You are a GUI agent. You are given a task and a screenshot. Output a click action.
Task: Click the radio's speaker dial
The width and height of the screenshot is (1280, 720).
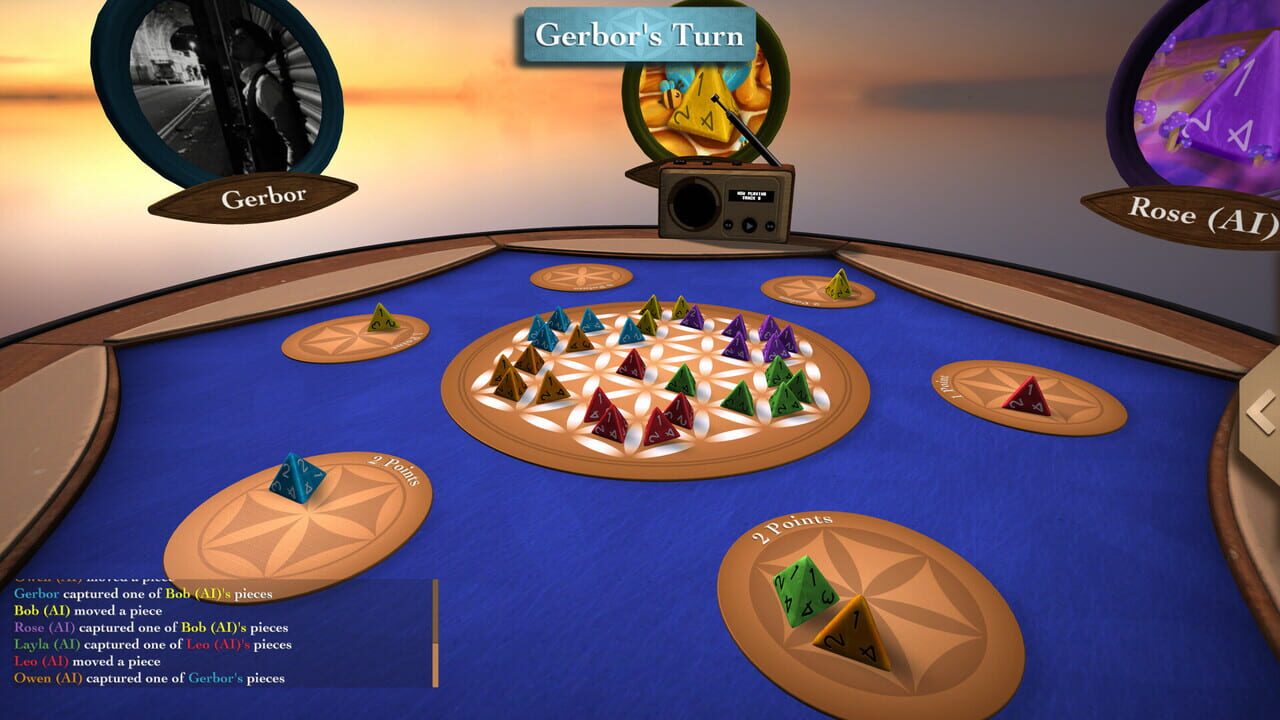694,203
